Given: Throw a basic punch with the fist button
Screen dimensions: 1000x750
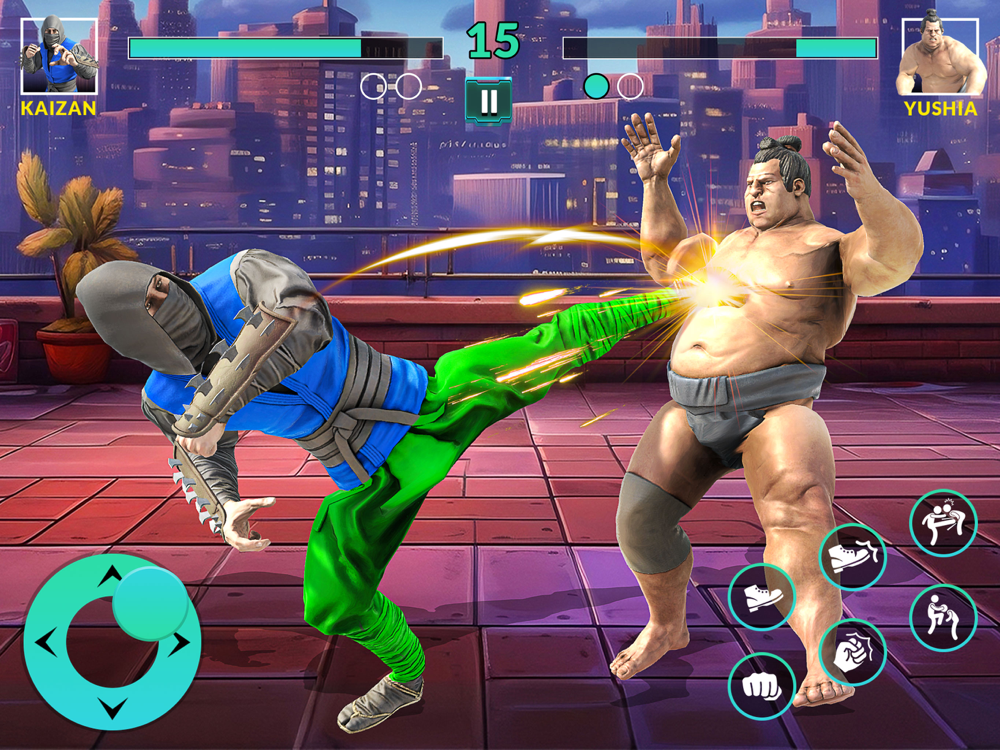Looking at the screenshot, I should 762,686.
